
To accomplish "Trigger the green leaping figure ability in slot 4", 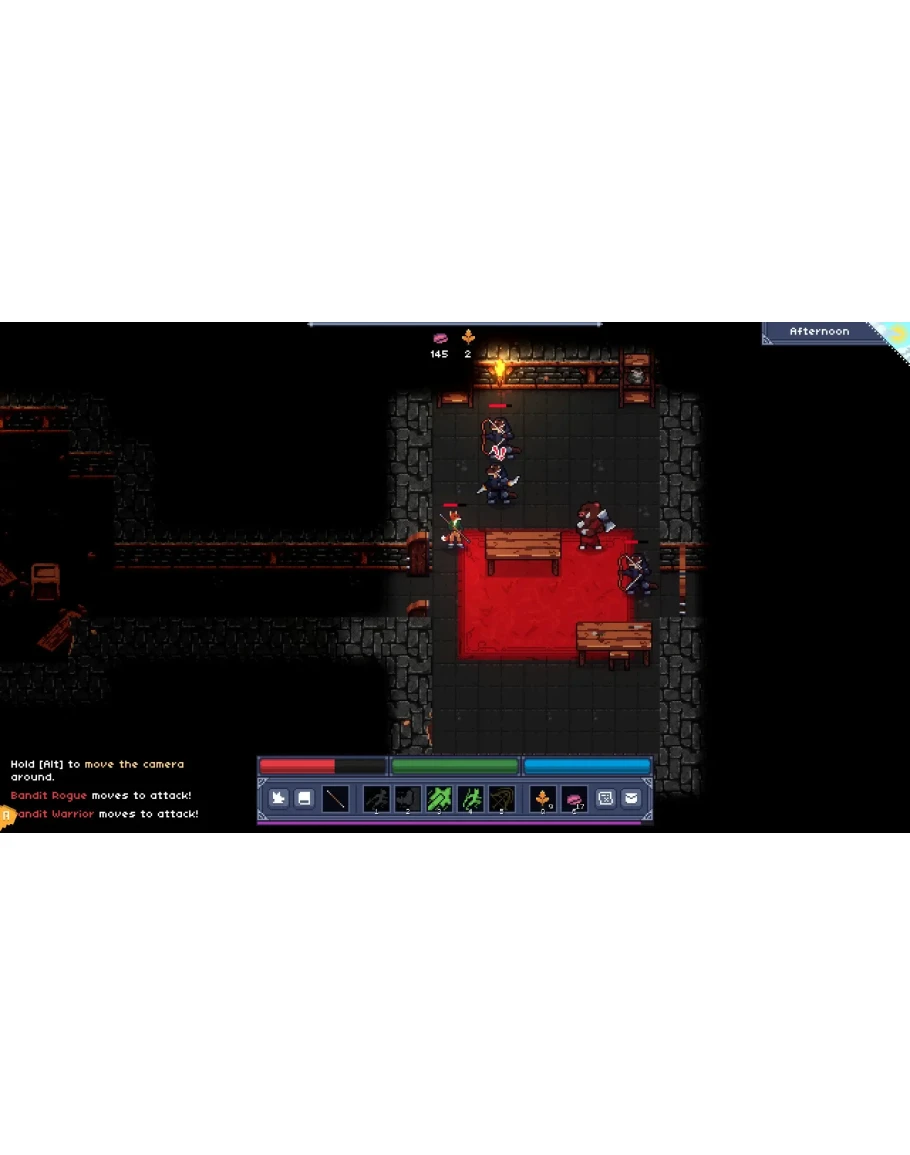I will click(x=470, y=798).
